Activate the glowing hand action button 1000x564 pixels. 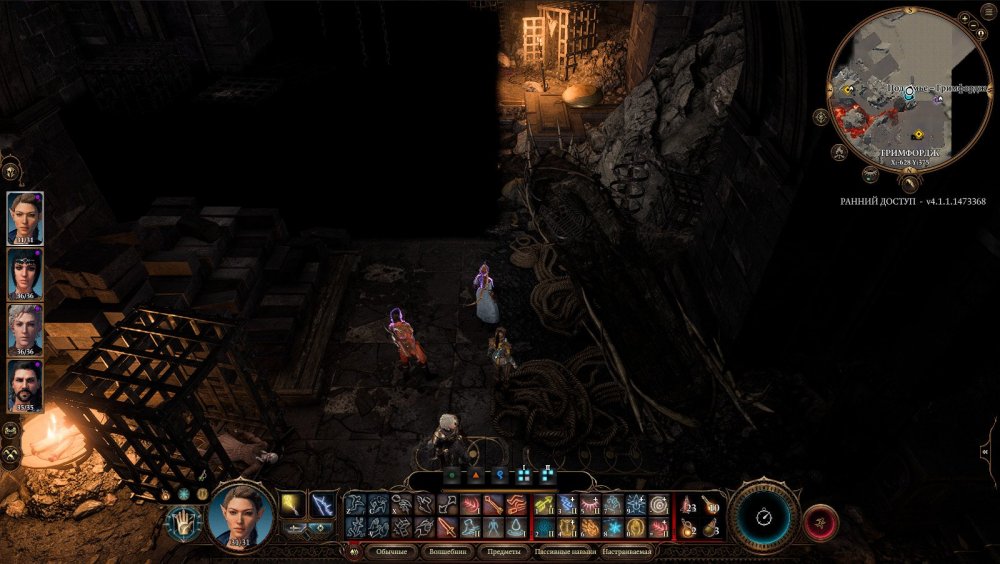(183, 523)
